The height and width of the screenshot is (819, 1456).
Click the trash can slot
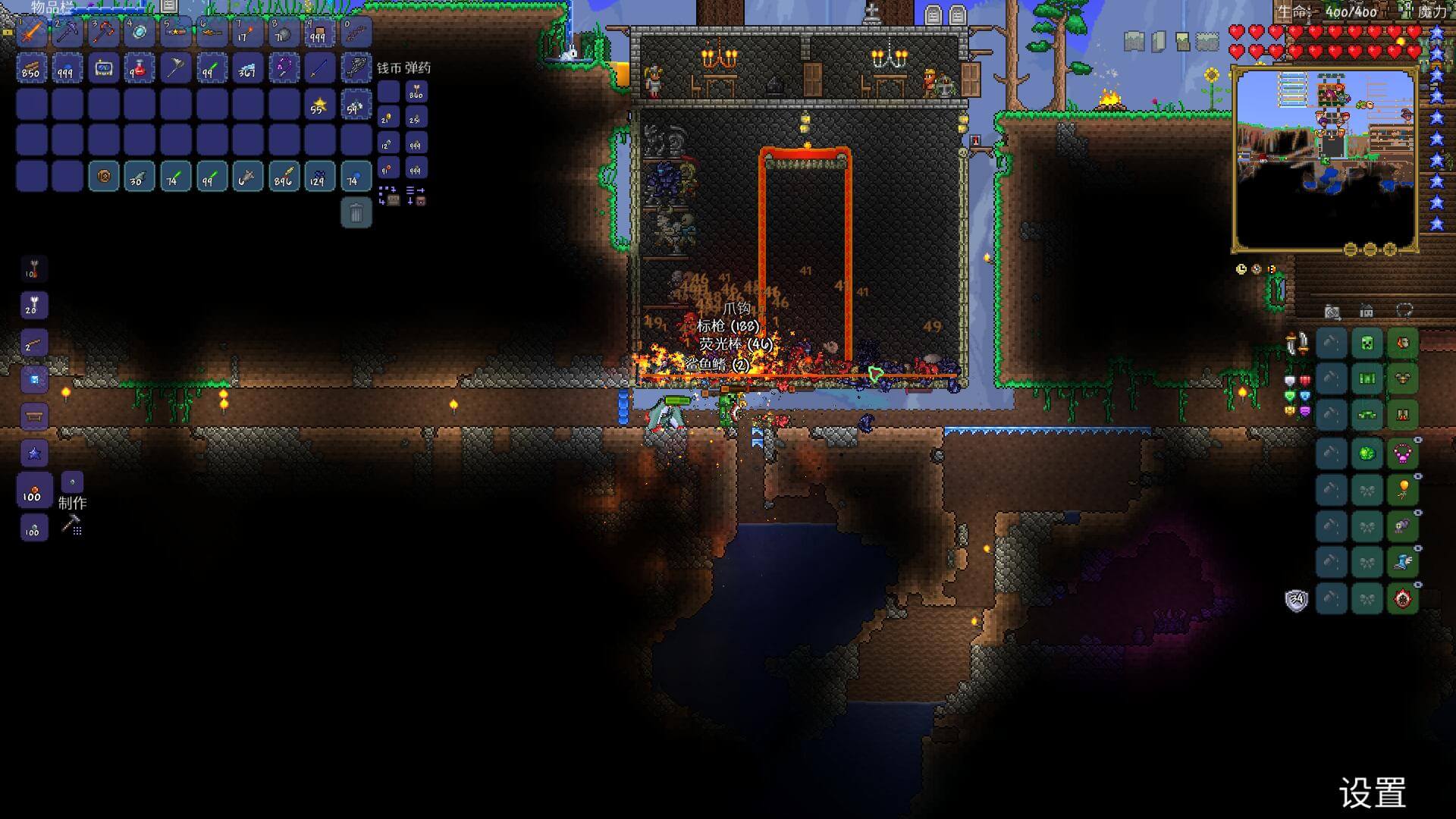[356, 213]
